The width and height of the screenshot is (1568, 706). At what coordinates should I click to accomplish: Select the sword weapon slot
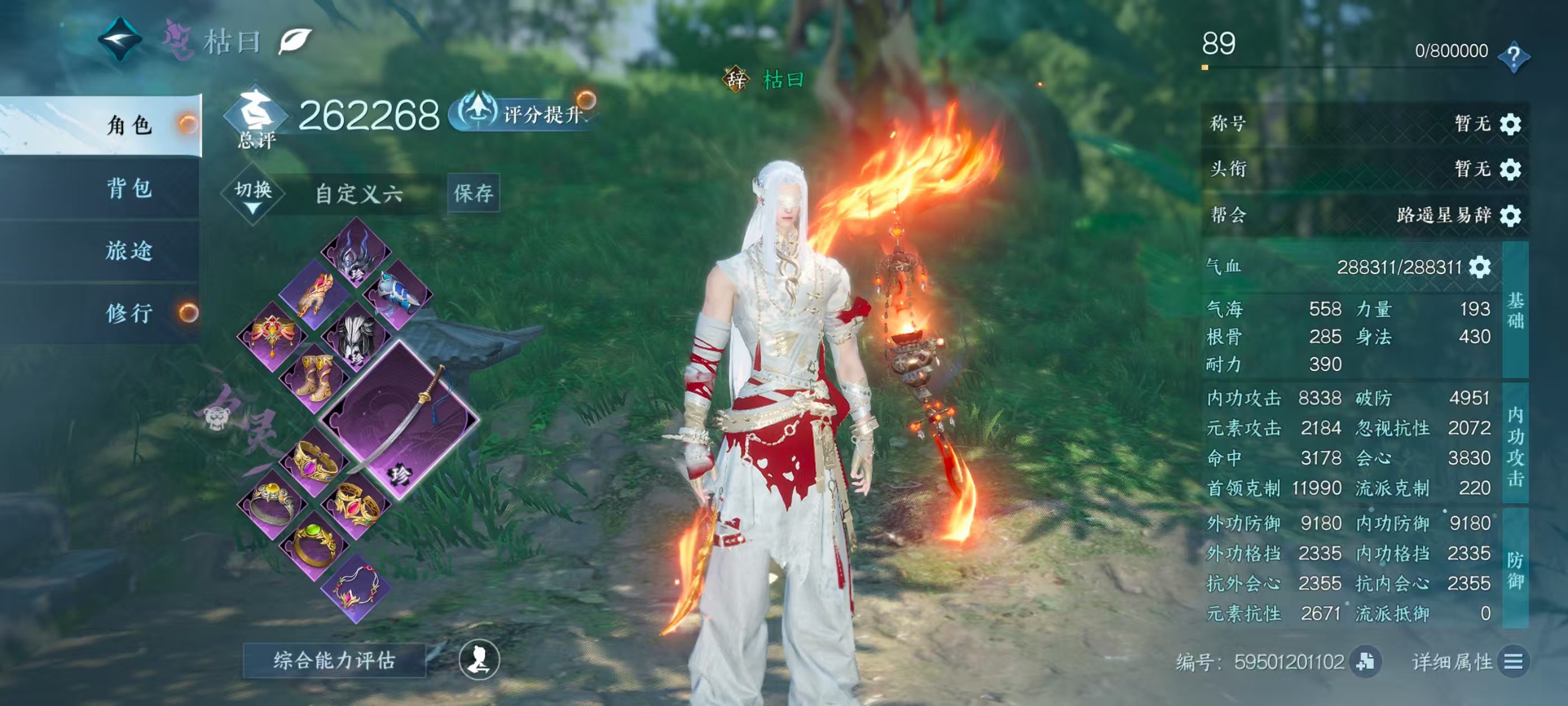pos(400,420)
